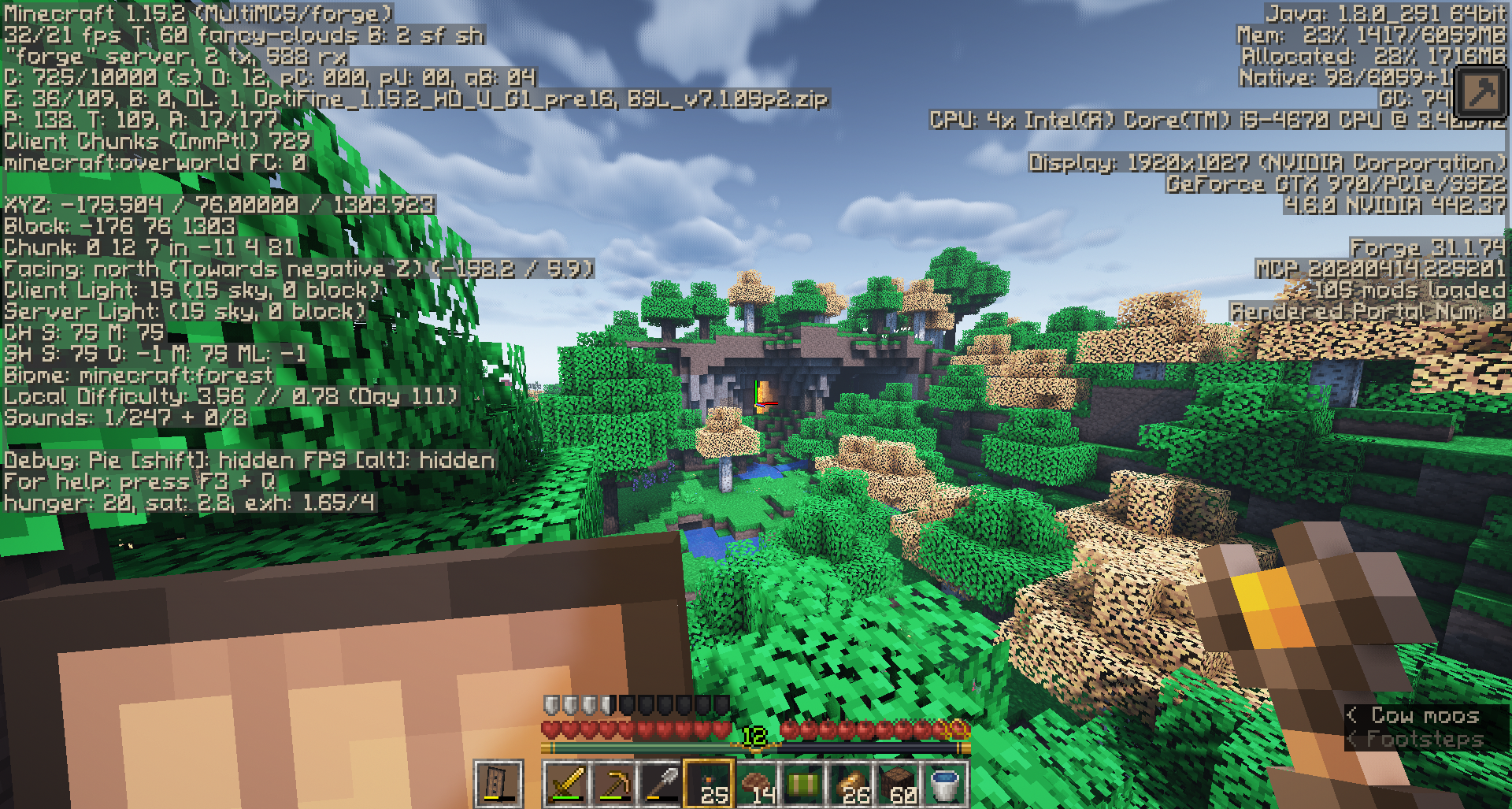The image size is (1512, 809).
Task: Click the hammer icon in the corner
Action: click(x=1480, y=92)
